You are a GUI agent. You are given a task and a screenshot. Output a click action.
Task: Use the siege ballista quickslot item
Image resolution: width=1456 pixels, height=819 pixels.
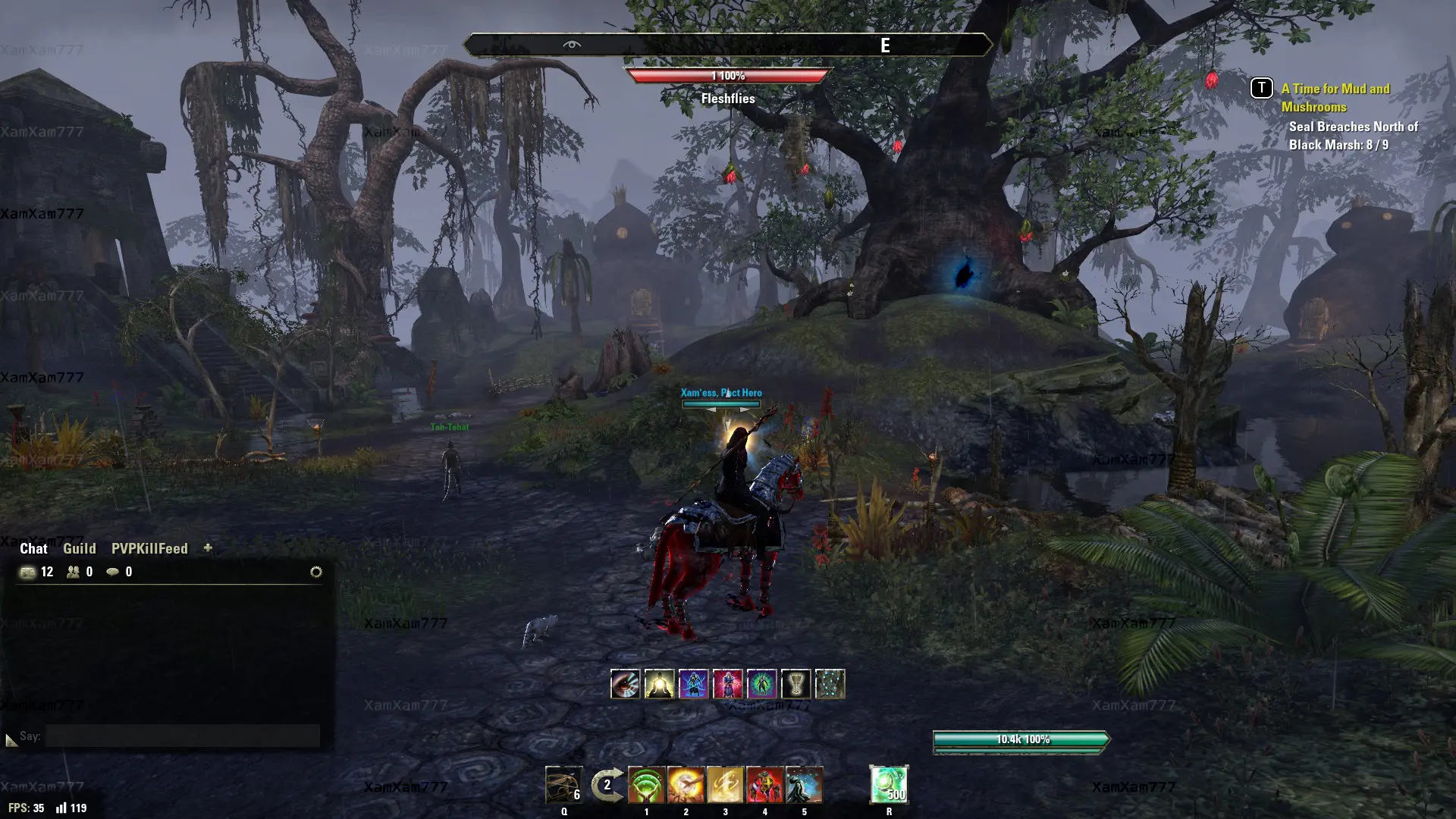[x=563, y=785]
